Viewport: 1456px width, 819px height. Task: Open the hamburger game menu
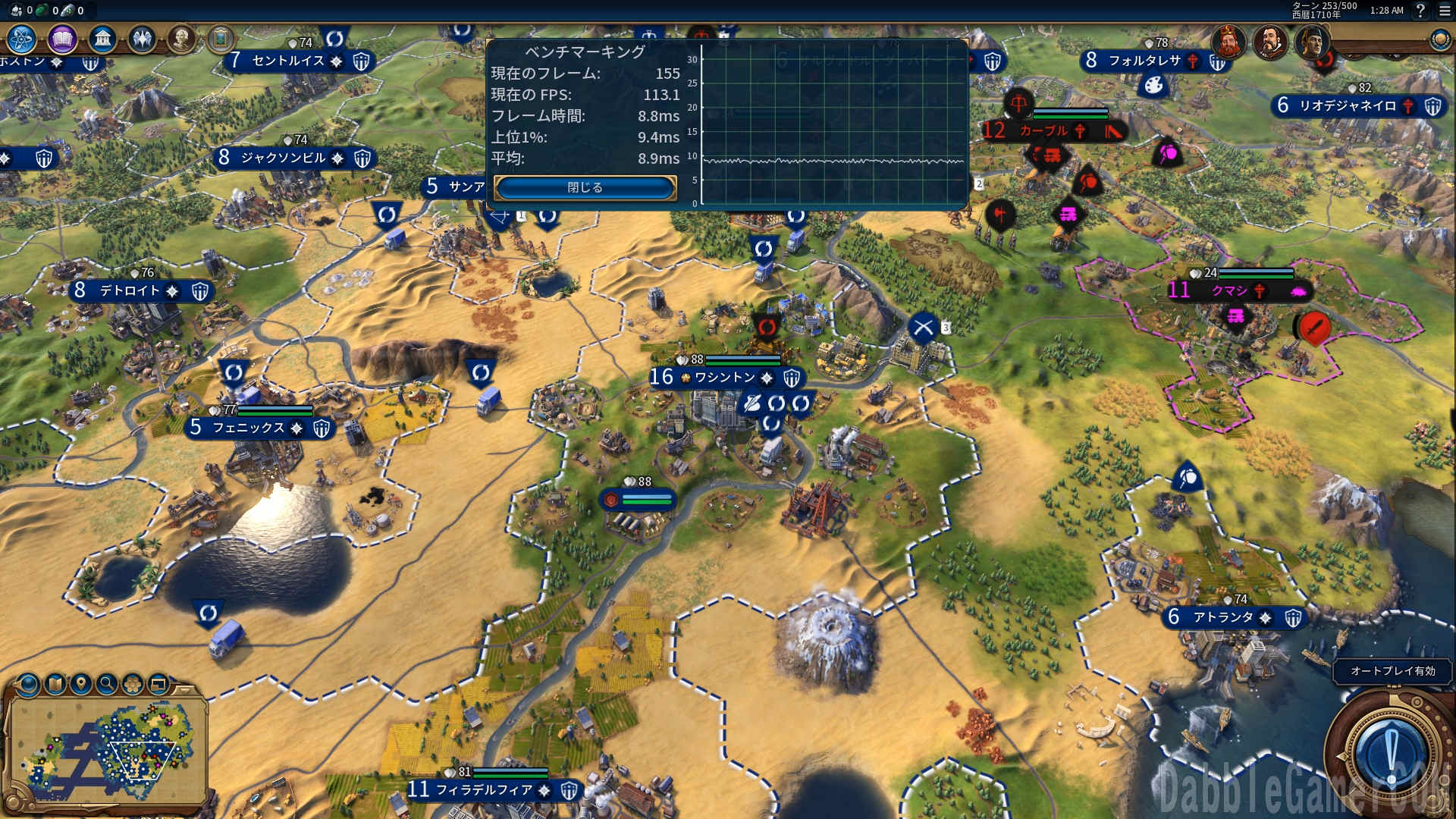coord(1445,11)
